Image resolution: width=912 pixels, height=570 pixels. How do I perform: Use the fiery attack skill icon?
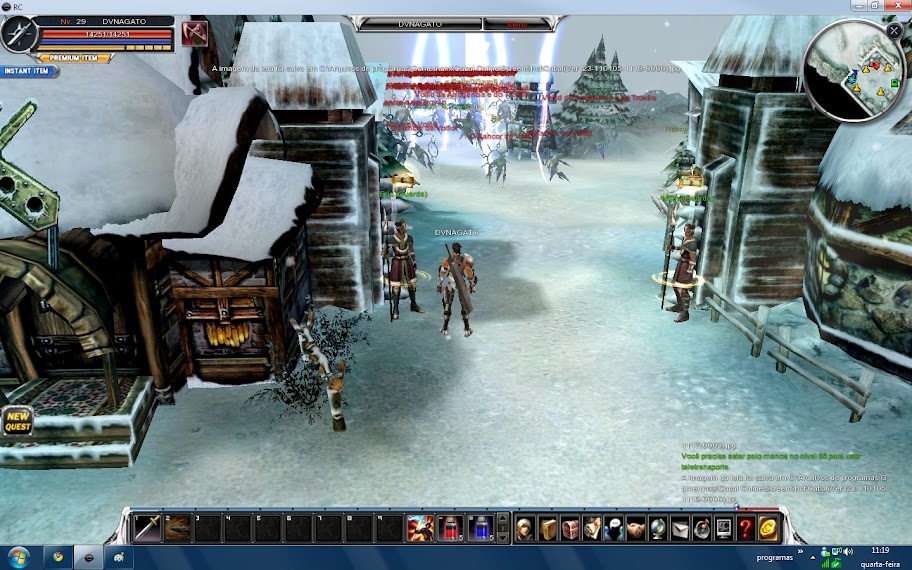coord(421,527)
